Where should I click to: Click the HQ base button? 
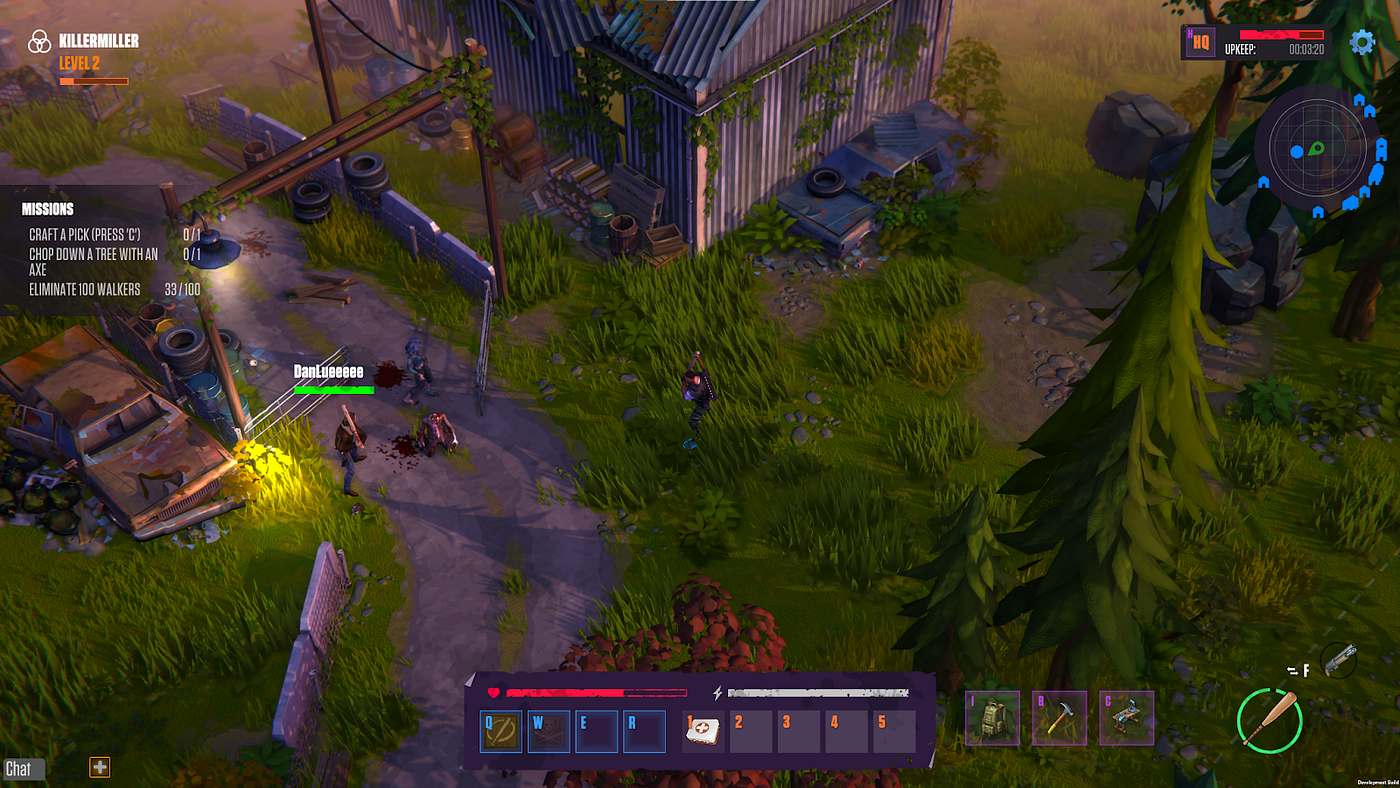pyautogui.click(x=1200, y=43)
